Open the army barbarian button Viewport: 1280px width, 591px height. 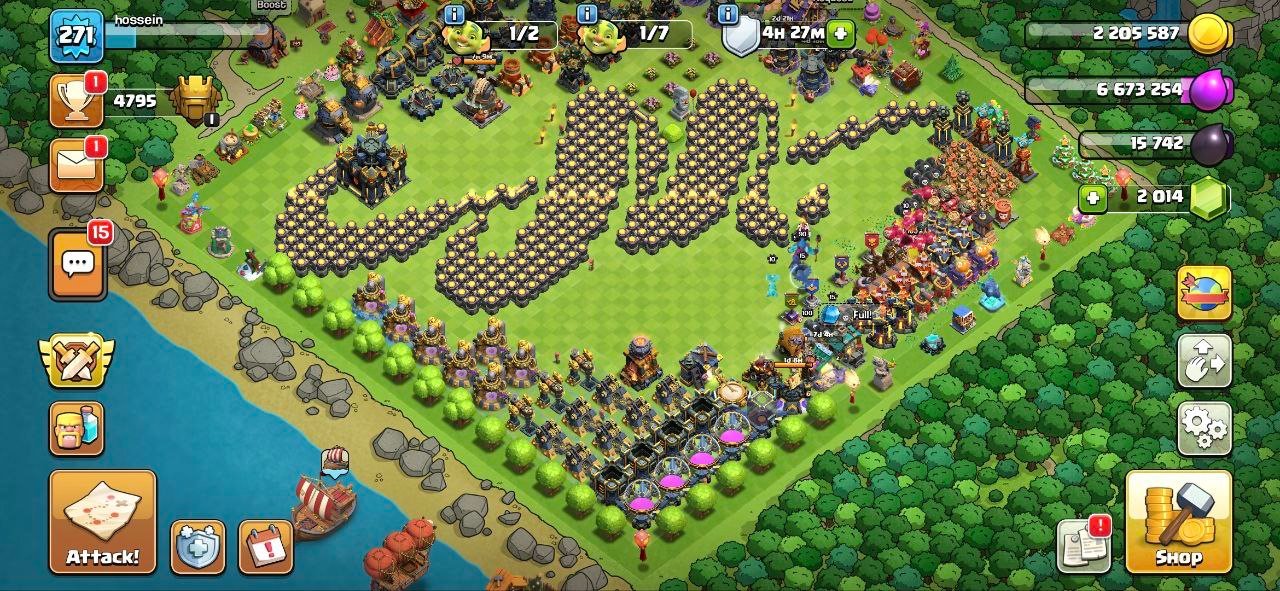coord(77,428)
